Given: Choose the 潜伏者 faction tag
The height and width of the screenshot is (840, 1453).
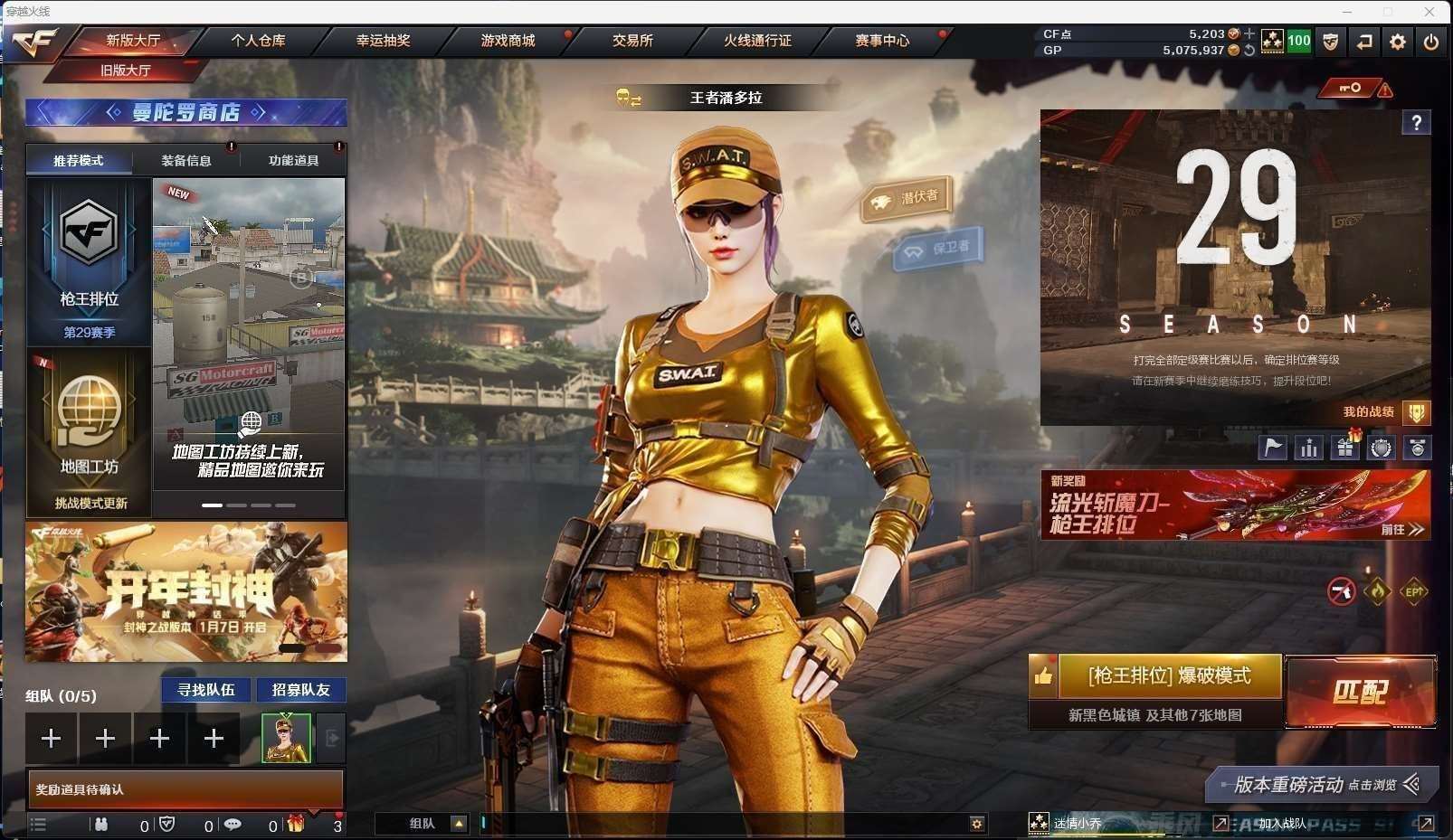Looking at the screenshot, I should coord(907,198).
